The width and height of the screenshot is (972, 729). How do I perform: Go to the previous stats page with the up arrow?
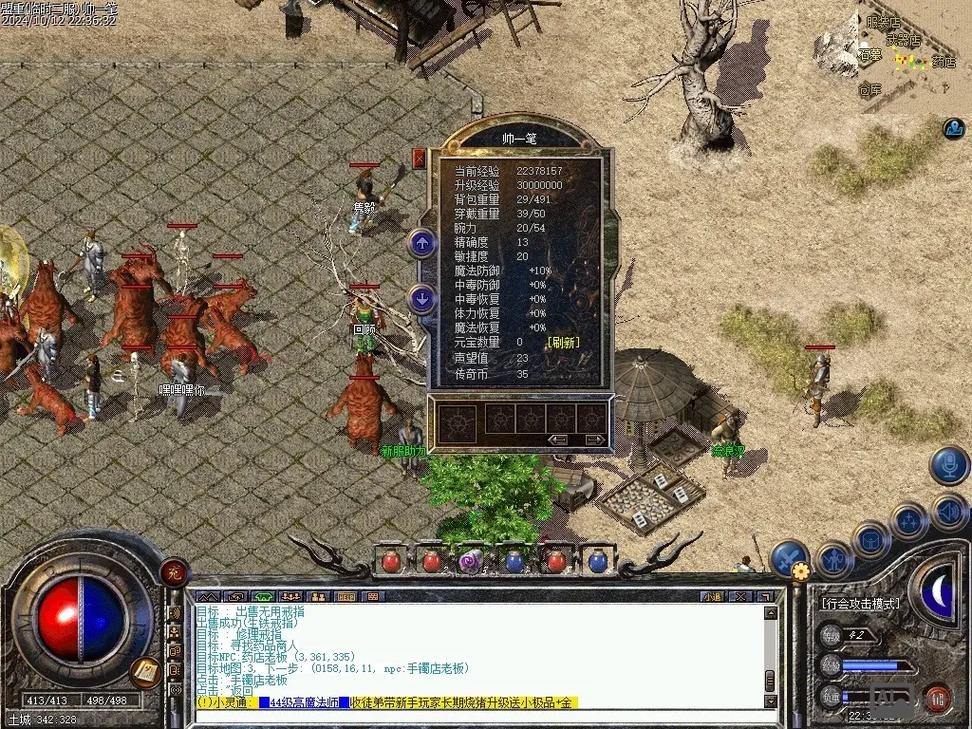(x=422, y=242)
